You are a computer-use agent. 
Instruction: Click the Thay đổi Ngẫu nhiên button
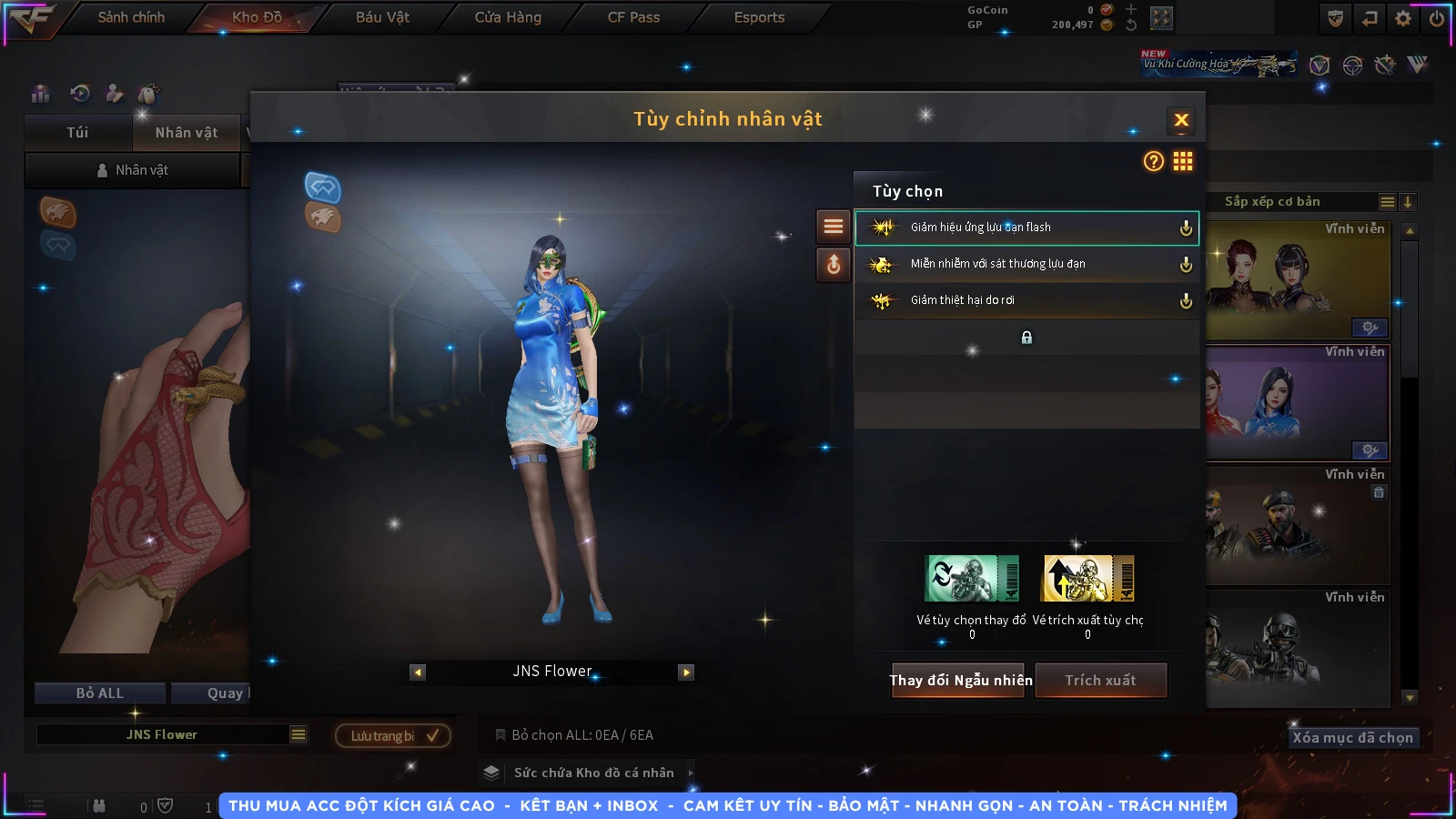coord(960,681)
